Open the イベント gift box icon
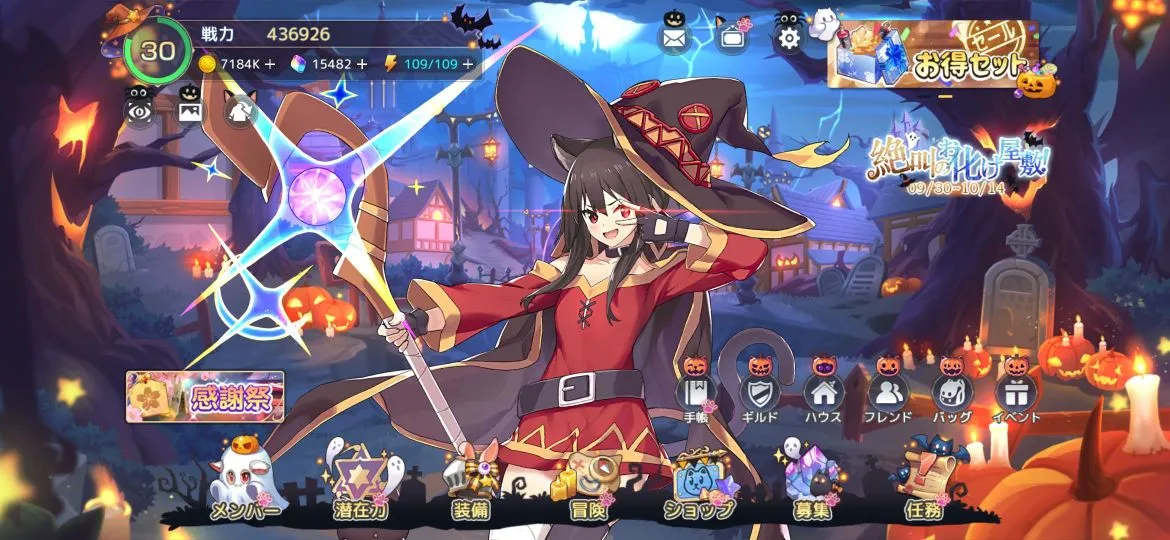Screen dimensions: 1170x540 click(1016, 393)
